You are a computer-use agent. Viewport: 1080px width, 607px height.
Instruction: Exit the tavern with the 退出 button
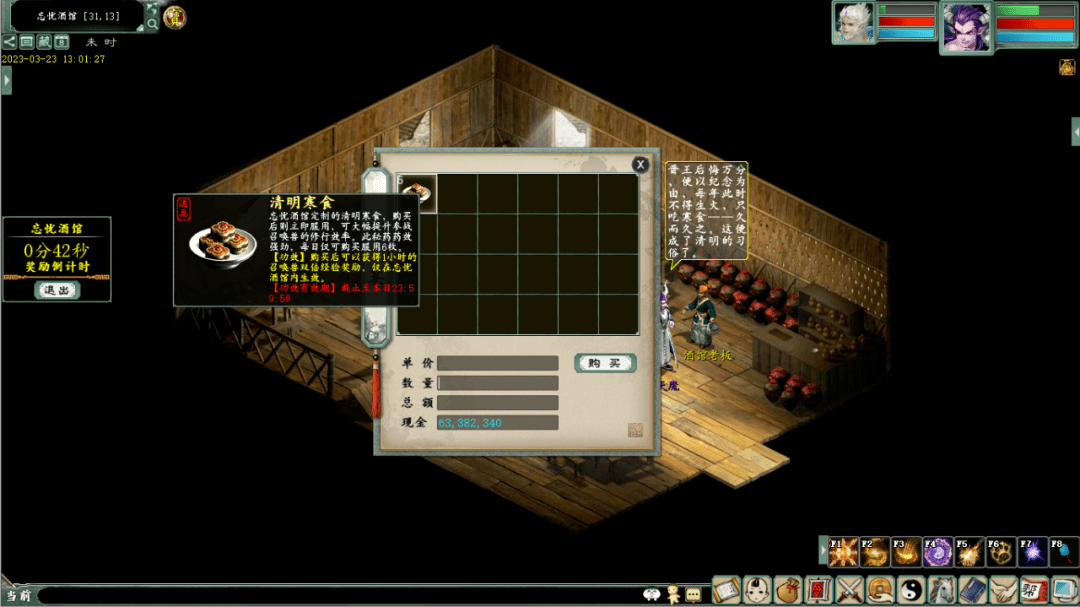click(56, 290)
